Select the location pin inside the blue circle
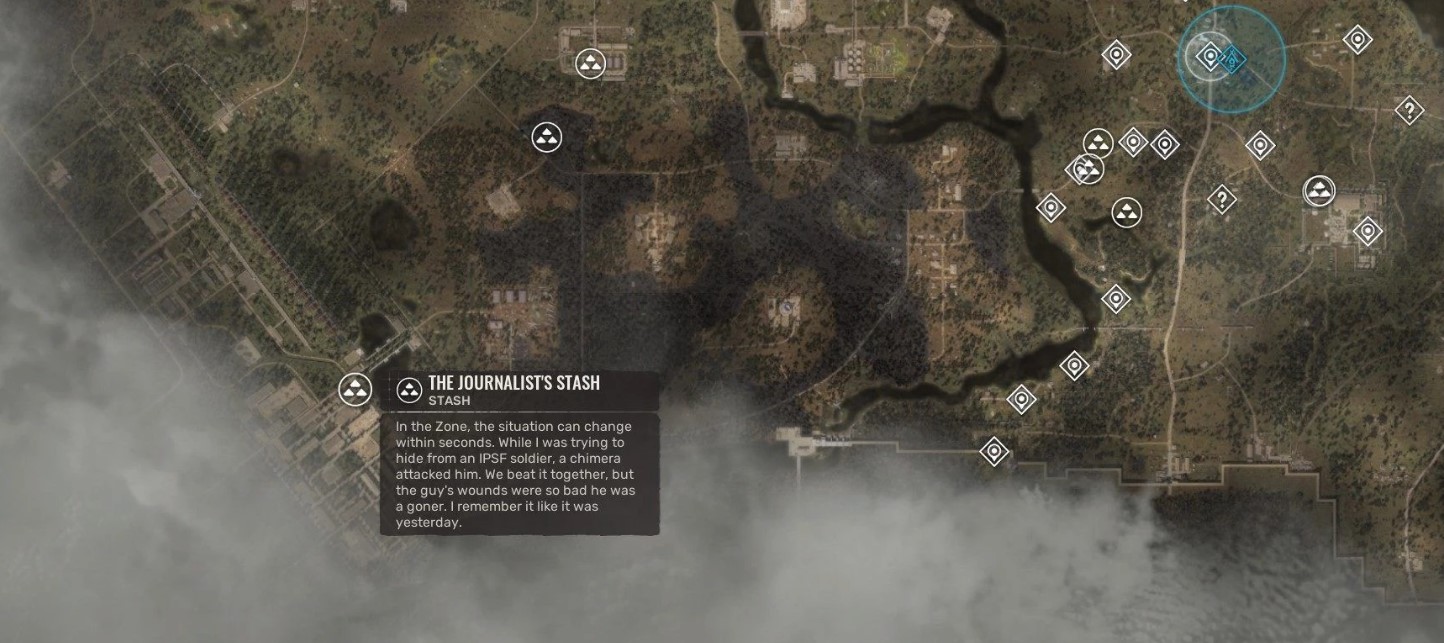The width and height of the screenshot is (1444, 643). pyautogui.click(x=1211, y=57)
